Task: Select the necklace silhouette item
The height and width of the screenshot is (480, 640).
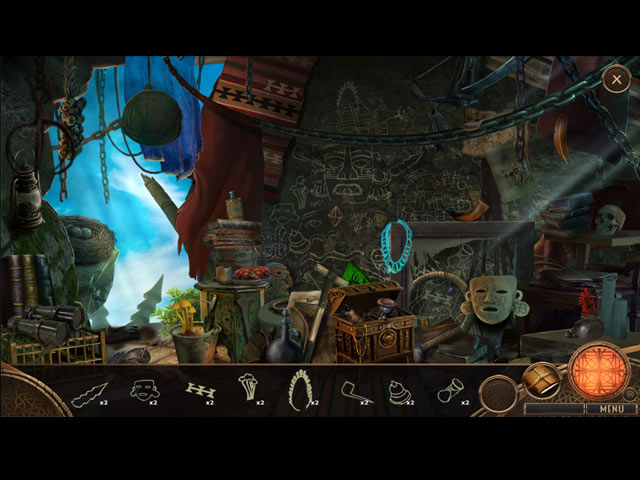Action: (x=300, y=389)
